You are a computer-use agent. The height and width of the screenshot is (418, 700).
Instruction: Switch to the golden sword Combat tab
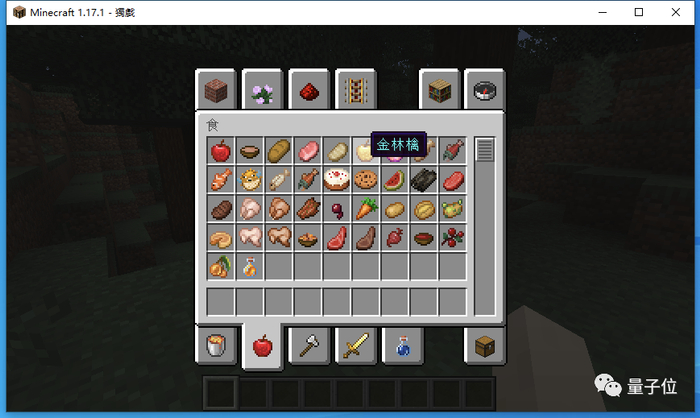(355, 346)
